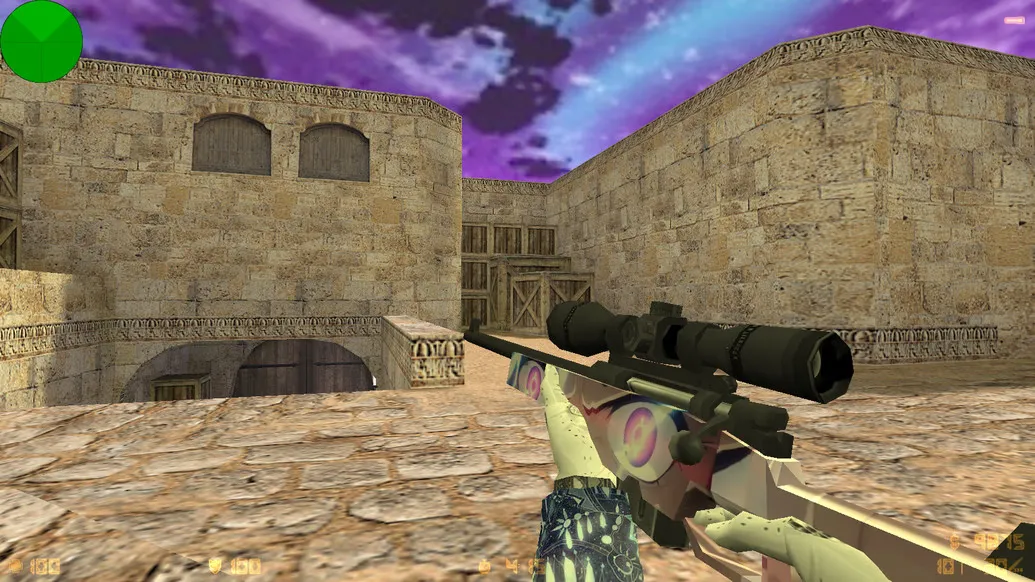Click the green circular radar
Viewport: 1035px width, 582px height.
point(41,41)
